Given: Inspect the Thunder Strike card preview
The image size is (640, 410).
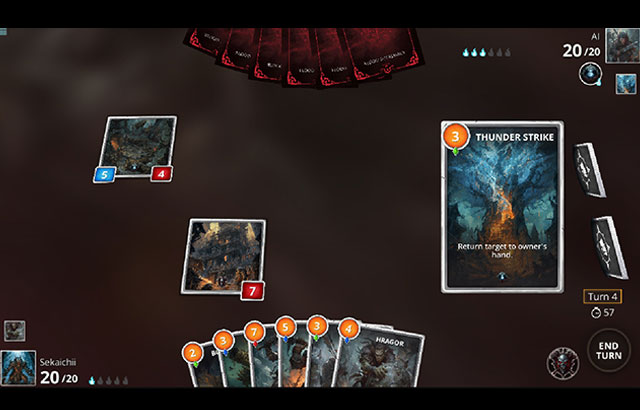Looking at the screenshot, I should click(502, 207).
